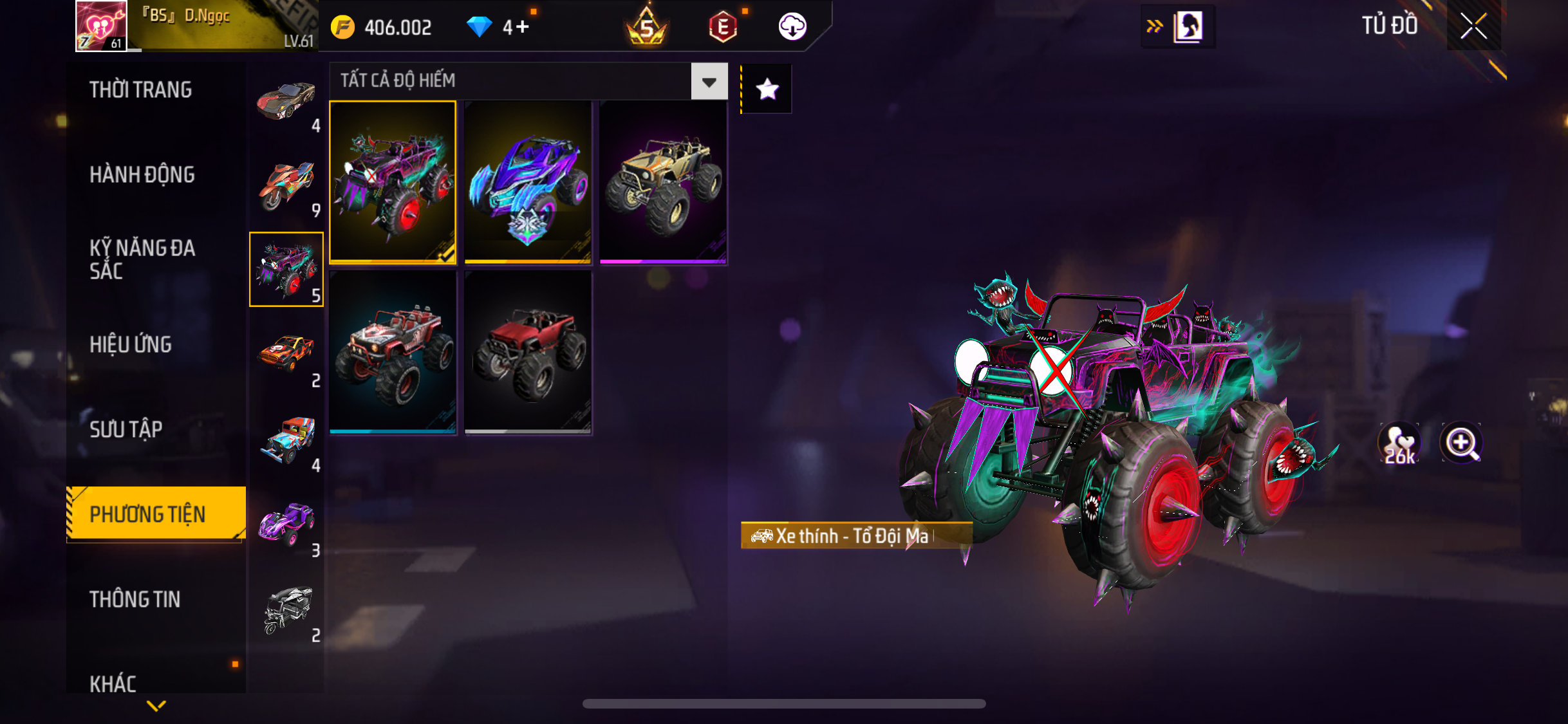Expand more categories with the down arrow
The image size is (1568, 724).
[156, 706]
